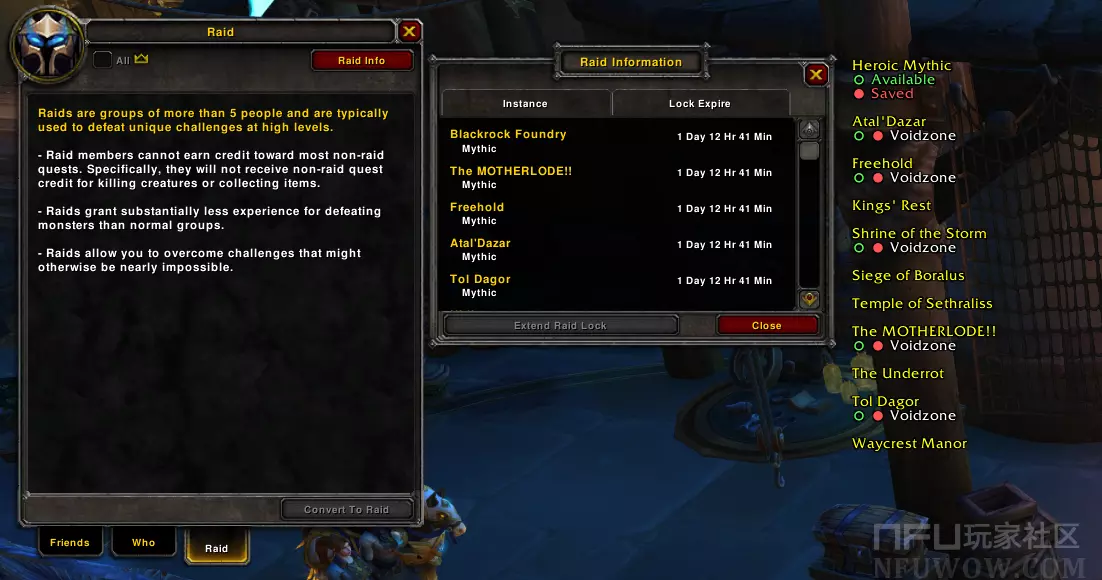The image size is (1102, 580).
Task: Click the scroll-down arrow in the raid list
Action: coord(809,299)
